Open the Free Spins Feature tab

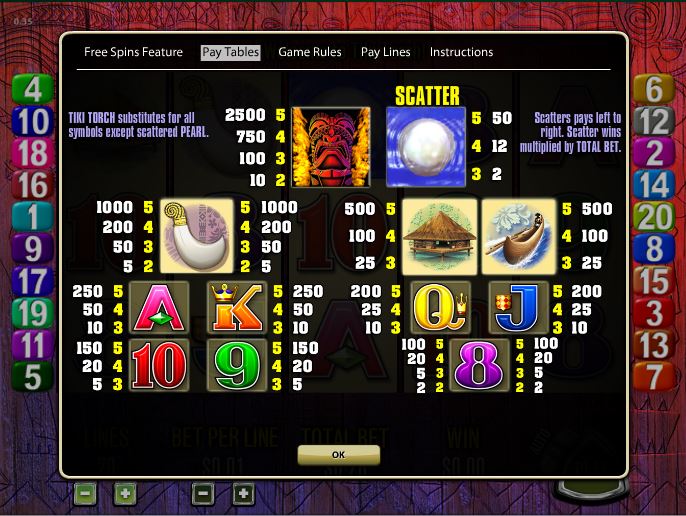[133, 52]
